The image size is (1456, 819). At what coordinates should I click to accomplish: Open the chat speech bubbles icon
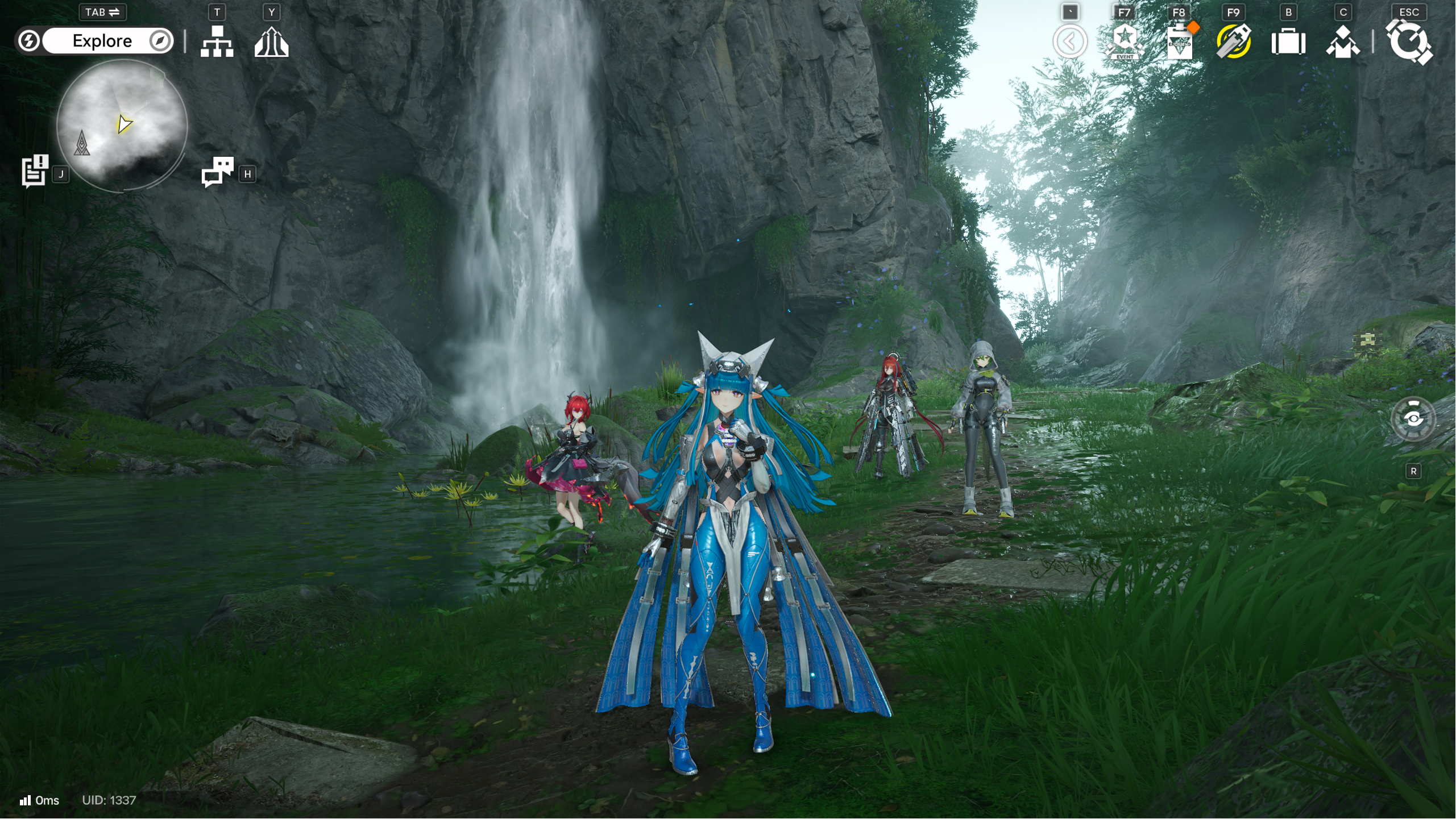217,171
